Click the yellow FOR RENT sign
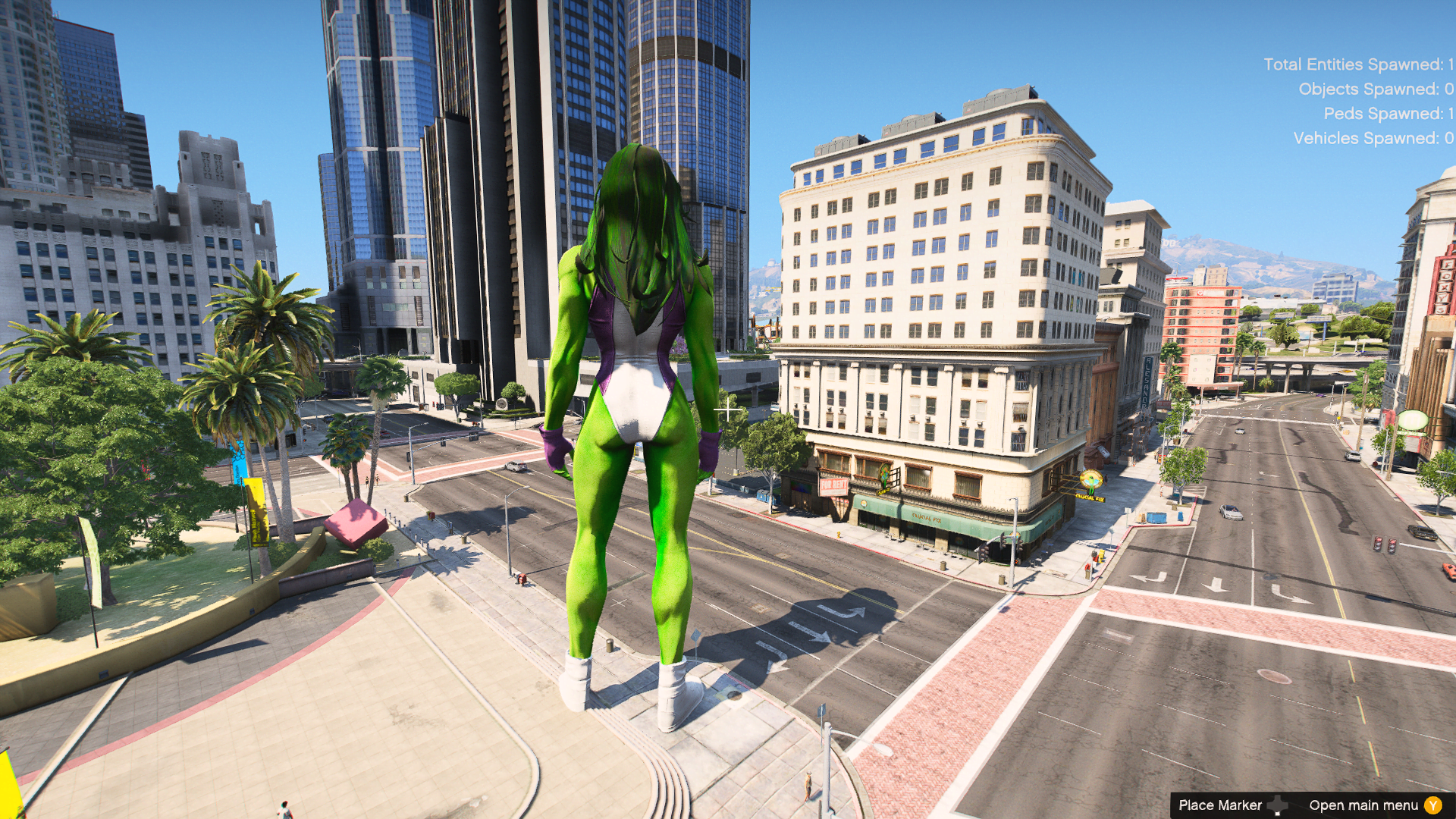 click(x=834, y=485)
